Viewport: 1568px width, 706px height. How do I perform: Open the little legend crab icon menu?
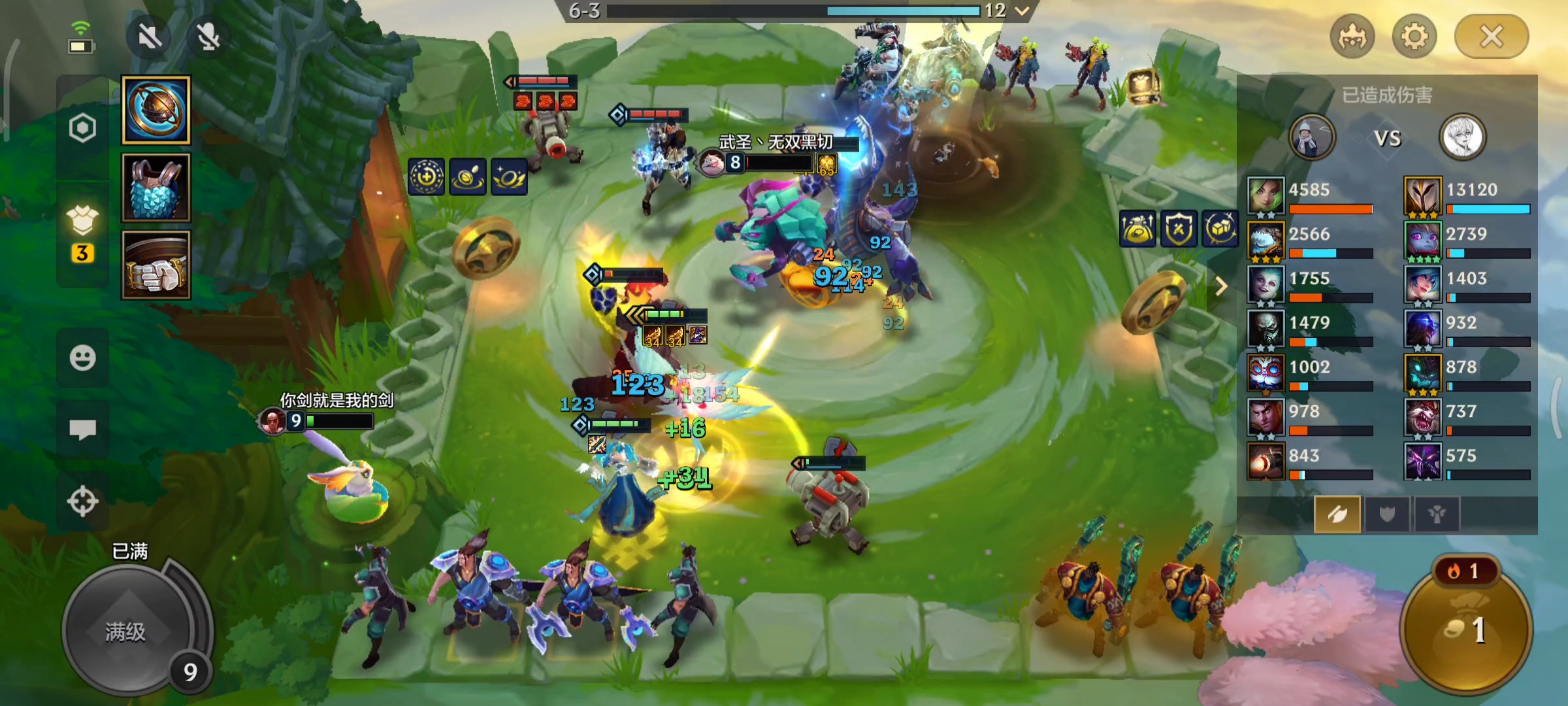click(x=1352, y=37)
